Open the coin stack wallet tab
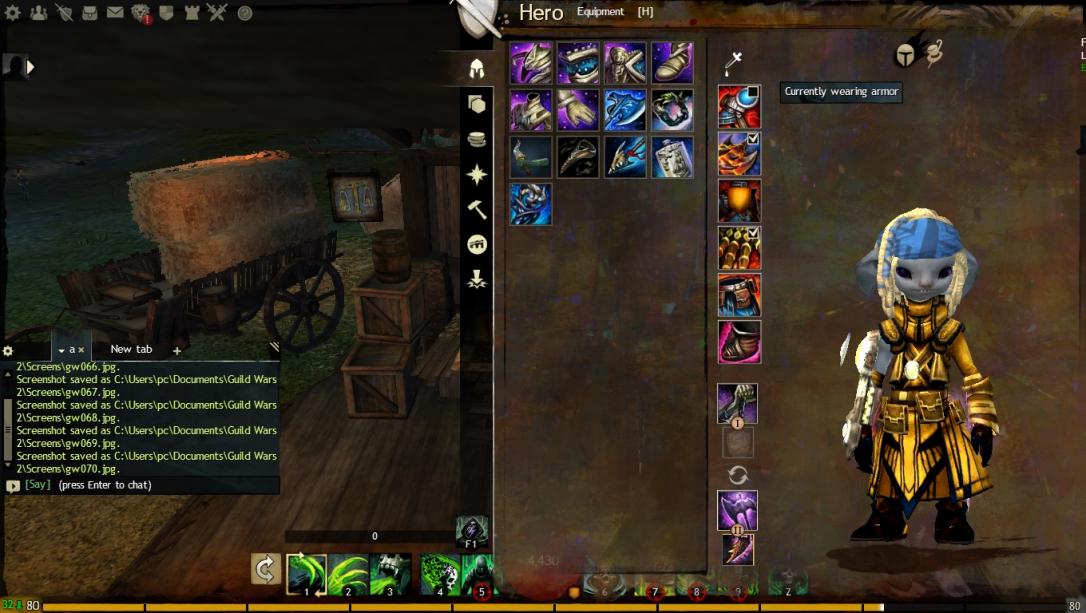 [x=477, y=139]
